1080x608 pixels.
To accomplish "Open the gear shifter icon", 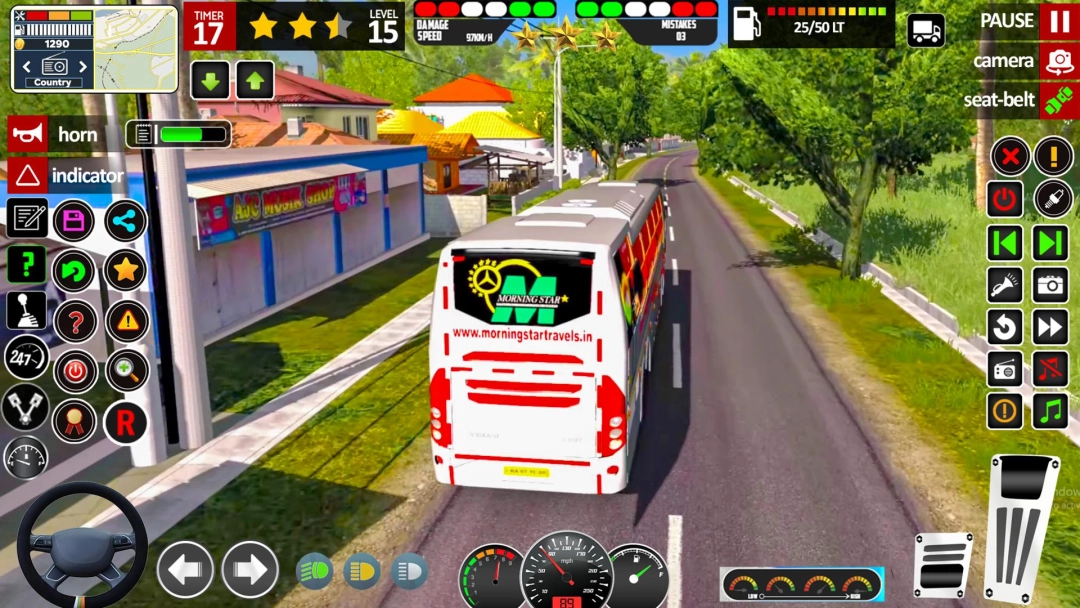I will (26, 310).
